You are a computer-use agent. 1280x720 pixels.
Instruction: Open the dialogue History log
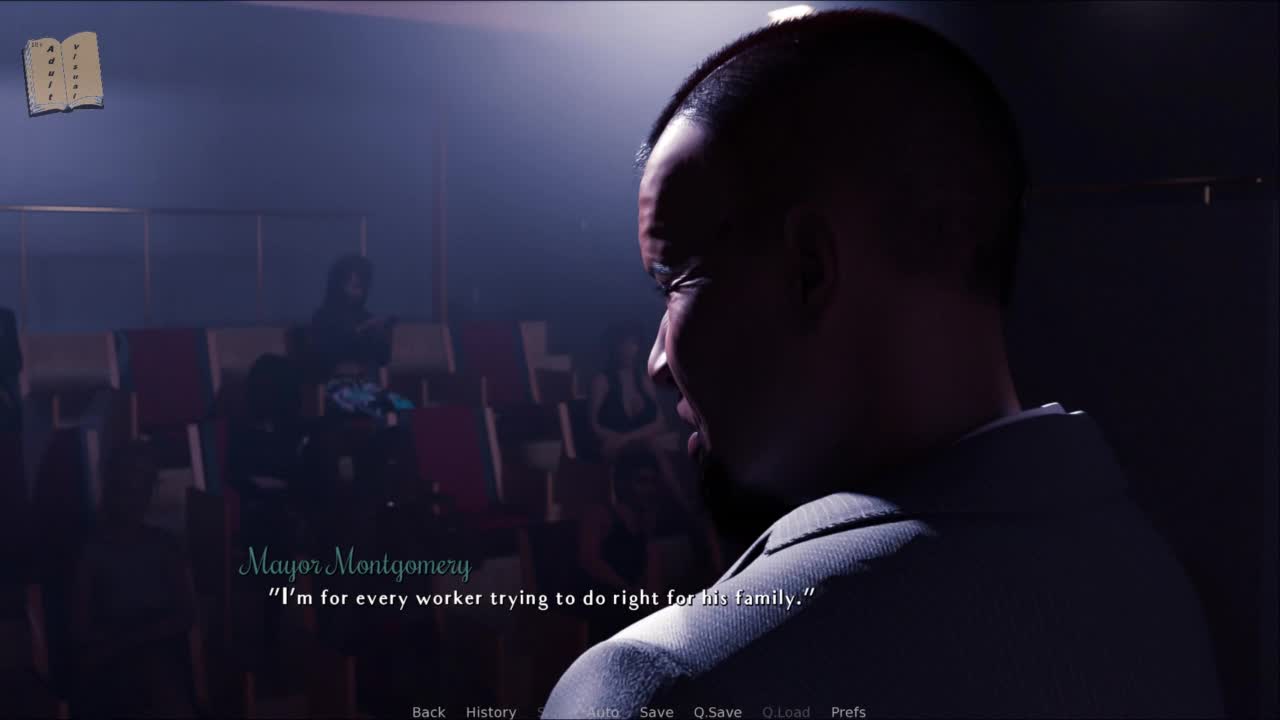click(x=491, y=712)
